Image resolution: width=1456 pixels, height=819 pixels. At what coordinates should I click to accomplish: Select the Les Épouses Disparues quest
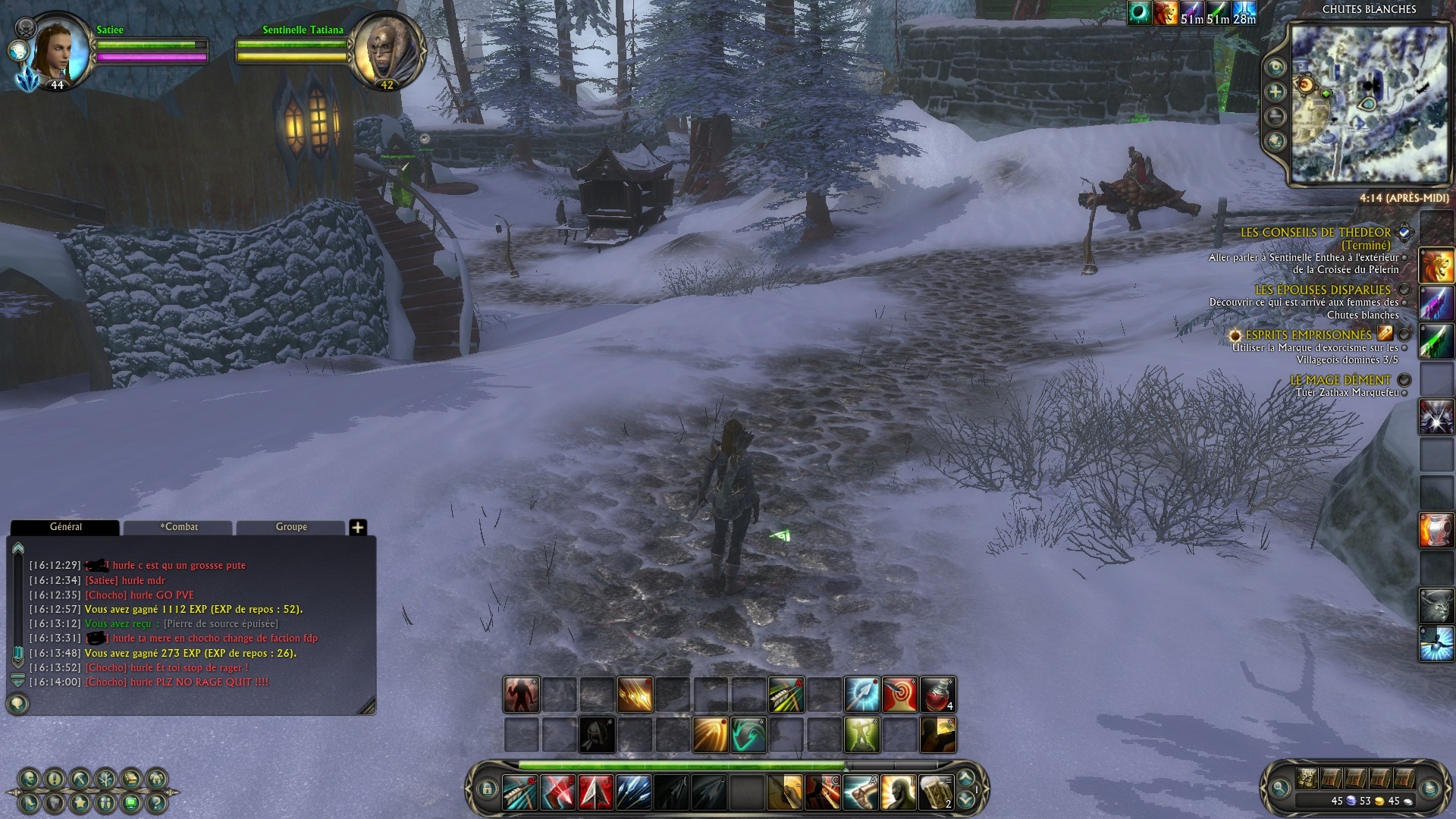(x=1323, y=290)
